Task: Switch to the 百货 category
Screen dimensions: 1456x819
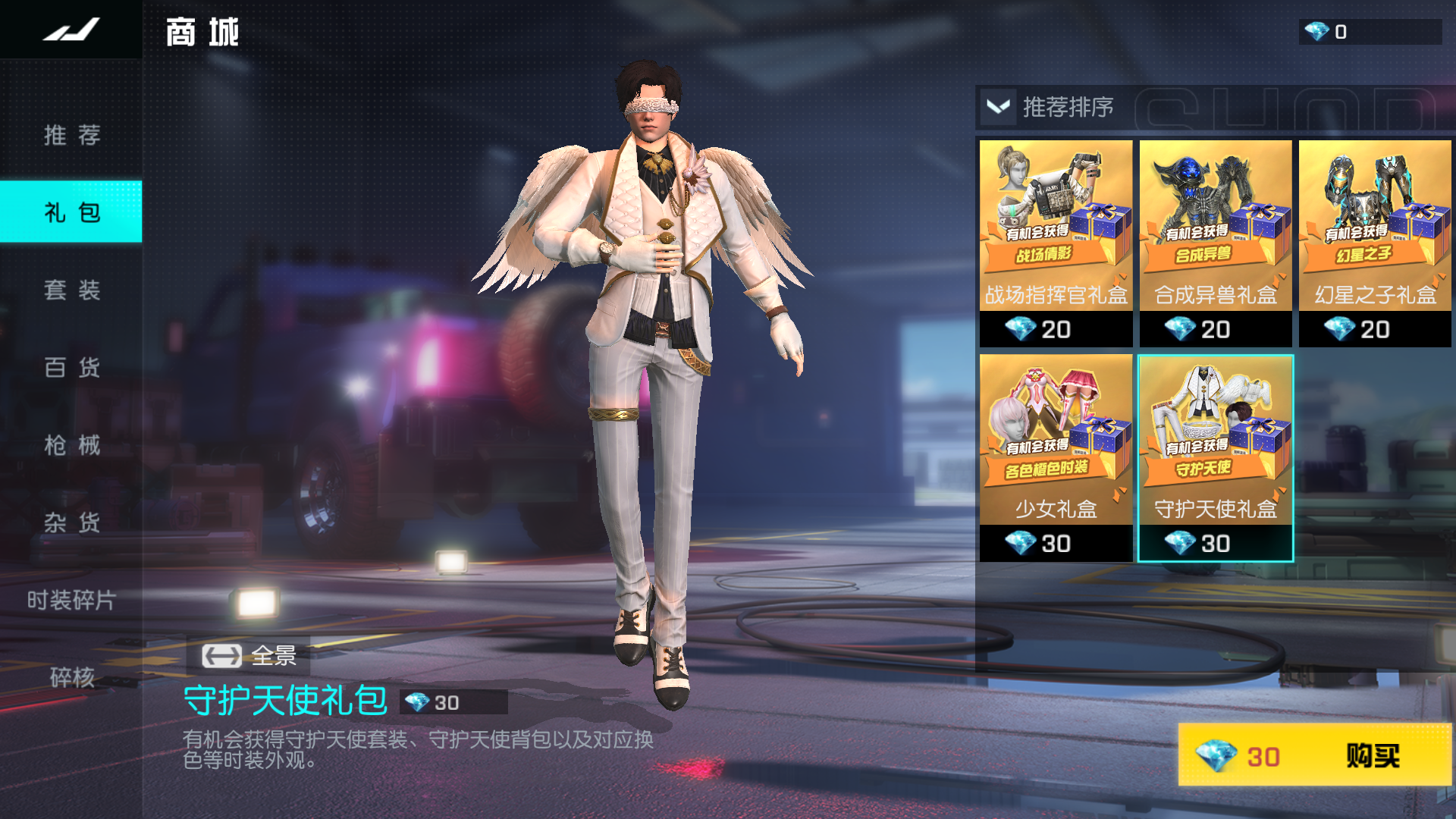Action: coord(71,367)
